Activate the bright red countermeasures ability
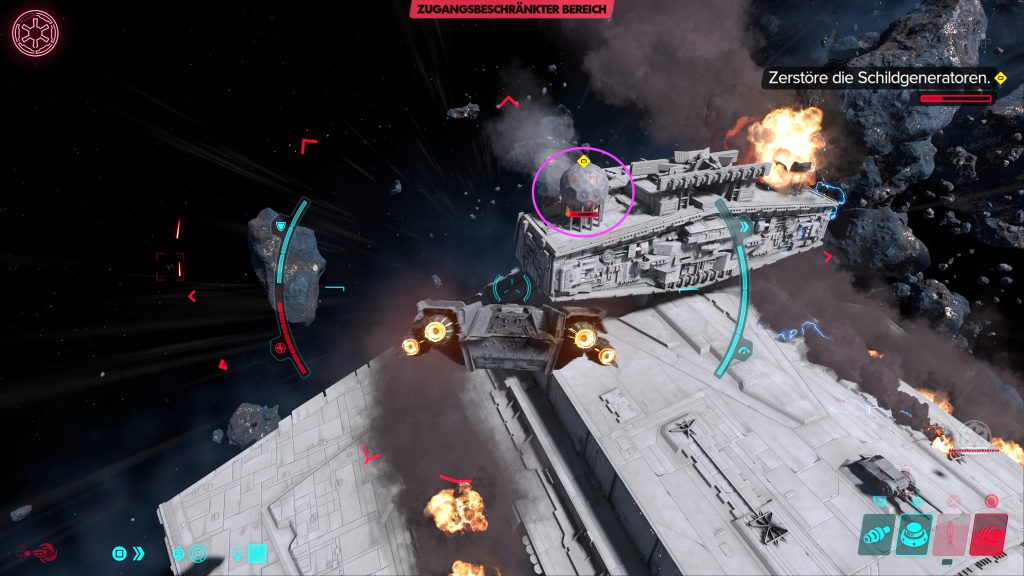 pyautogui.click(x=989, y=534)
